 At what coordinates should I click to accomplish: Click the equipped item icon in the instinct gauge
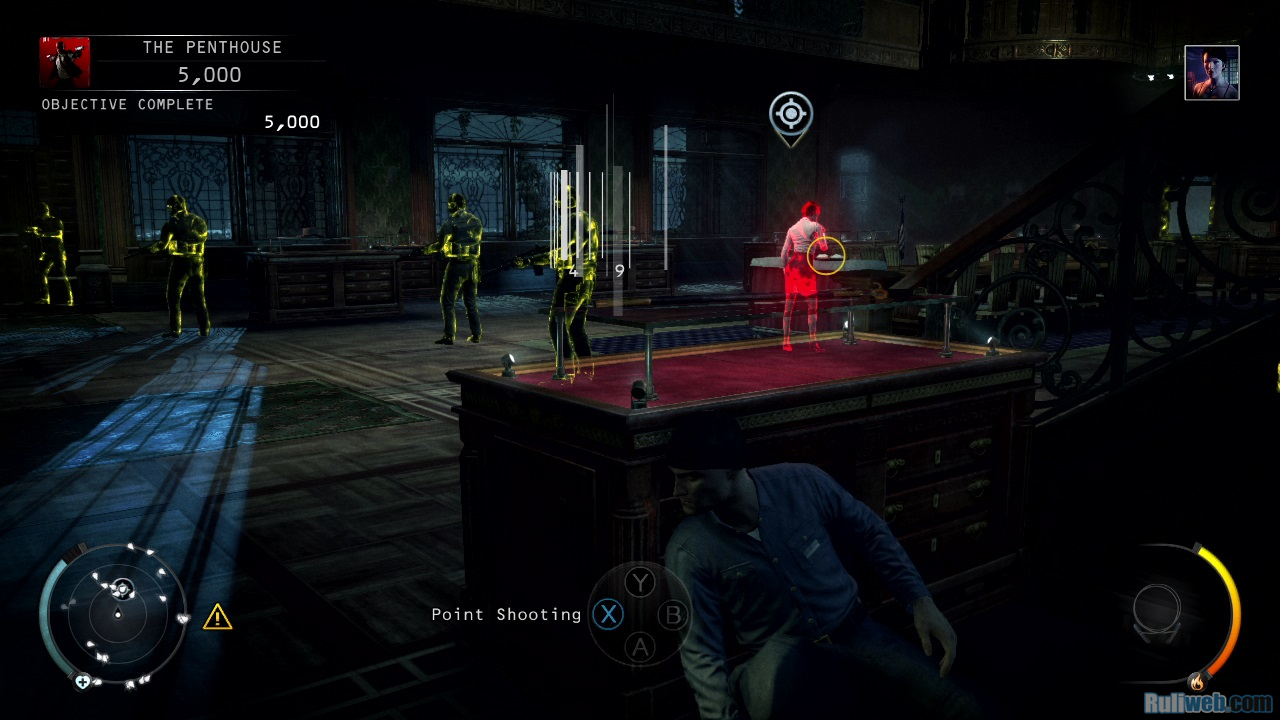pyautogui.click(x=1157, y=610)
